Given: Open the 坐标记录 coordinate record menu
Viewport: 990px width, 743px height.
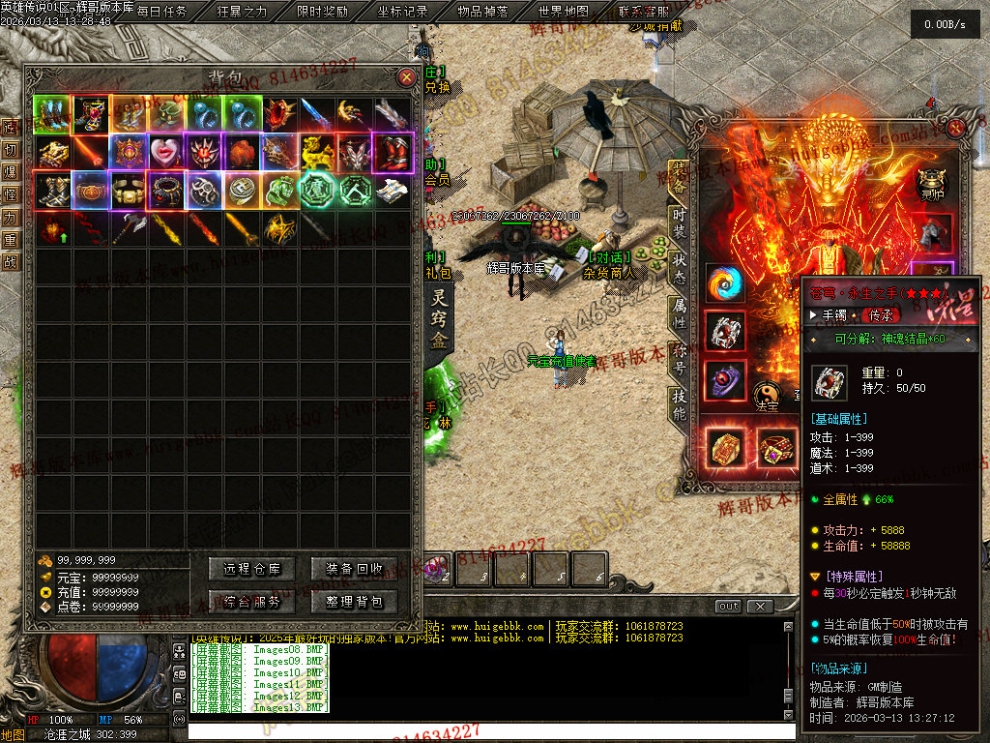Looking at the screenshot, I should pyautogui.click(x=403, y=12).
